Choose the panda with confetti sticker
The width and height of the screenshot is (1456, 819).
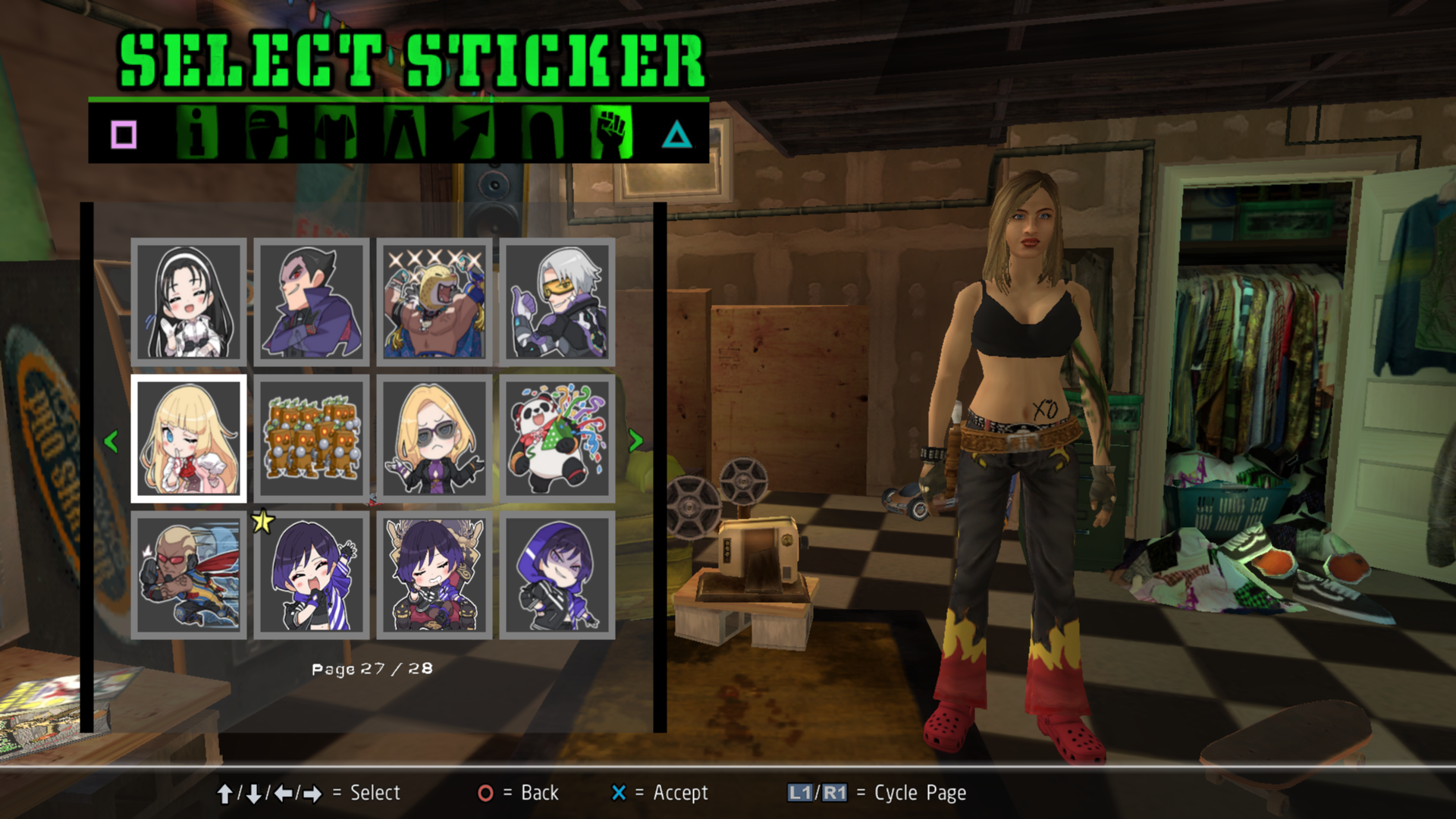click(557, 438)
